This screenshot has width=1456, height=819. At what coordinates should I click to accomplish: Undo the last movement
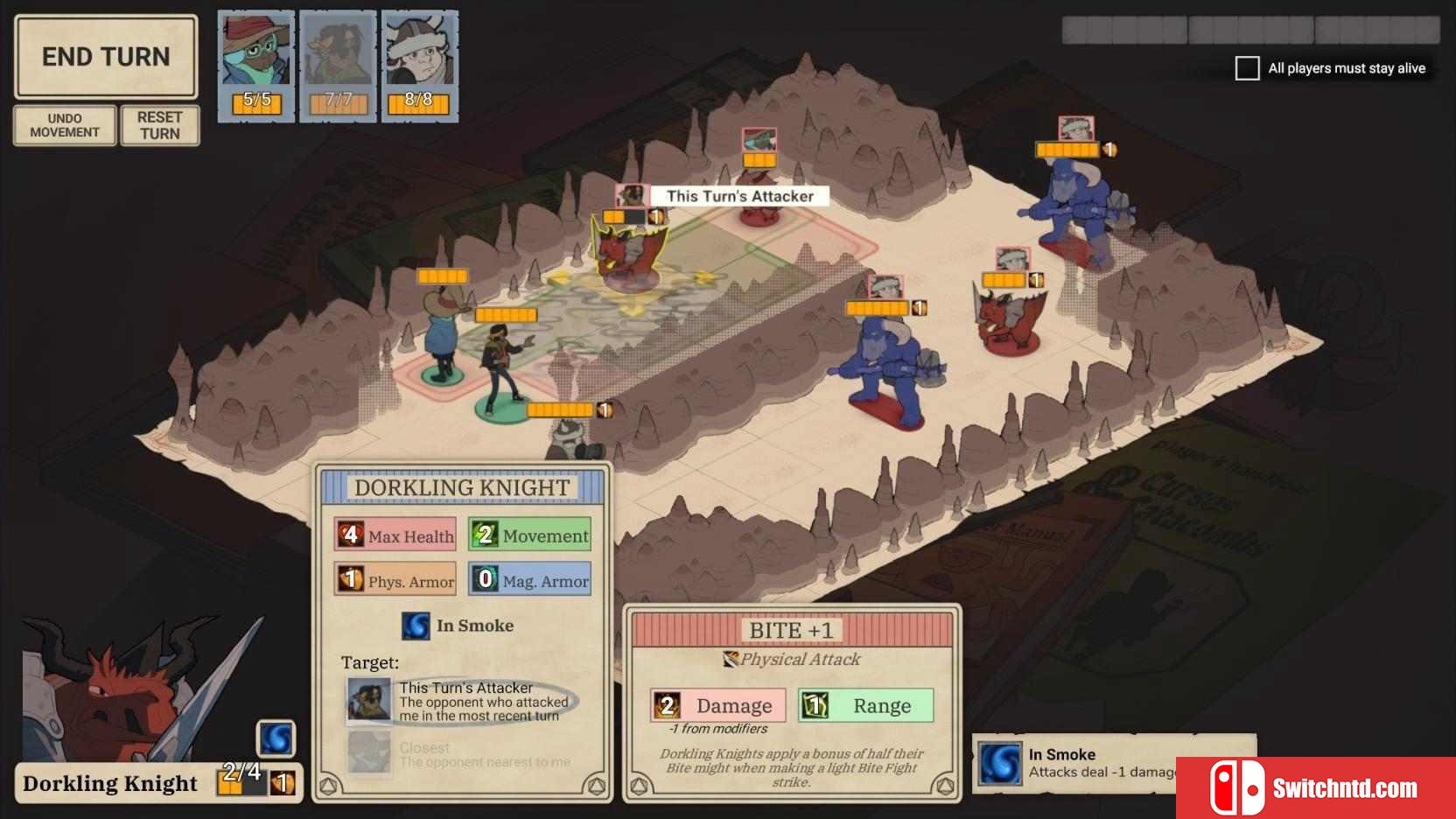[x=65, y=125]
